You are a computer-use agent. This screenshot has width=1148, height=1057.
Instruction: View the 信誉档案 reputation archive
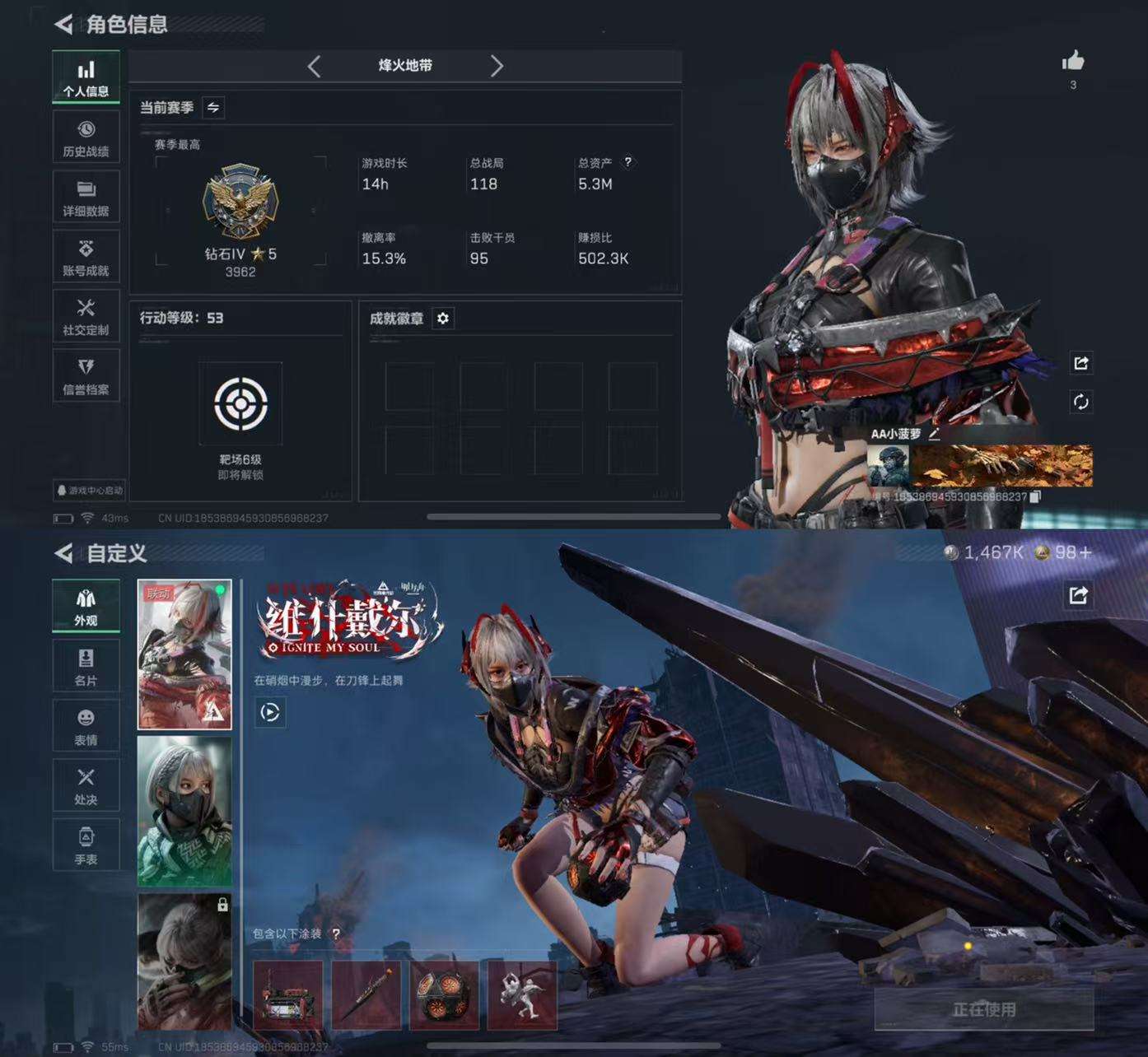pyautogui.click(x=86, y=375)
